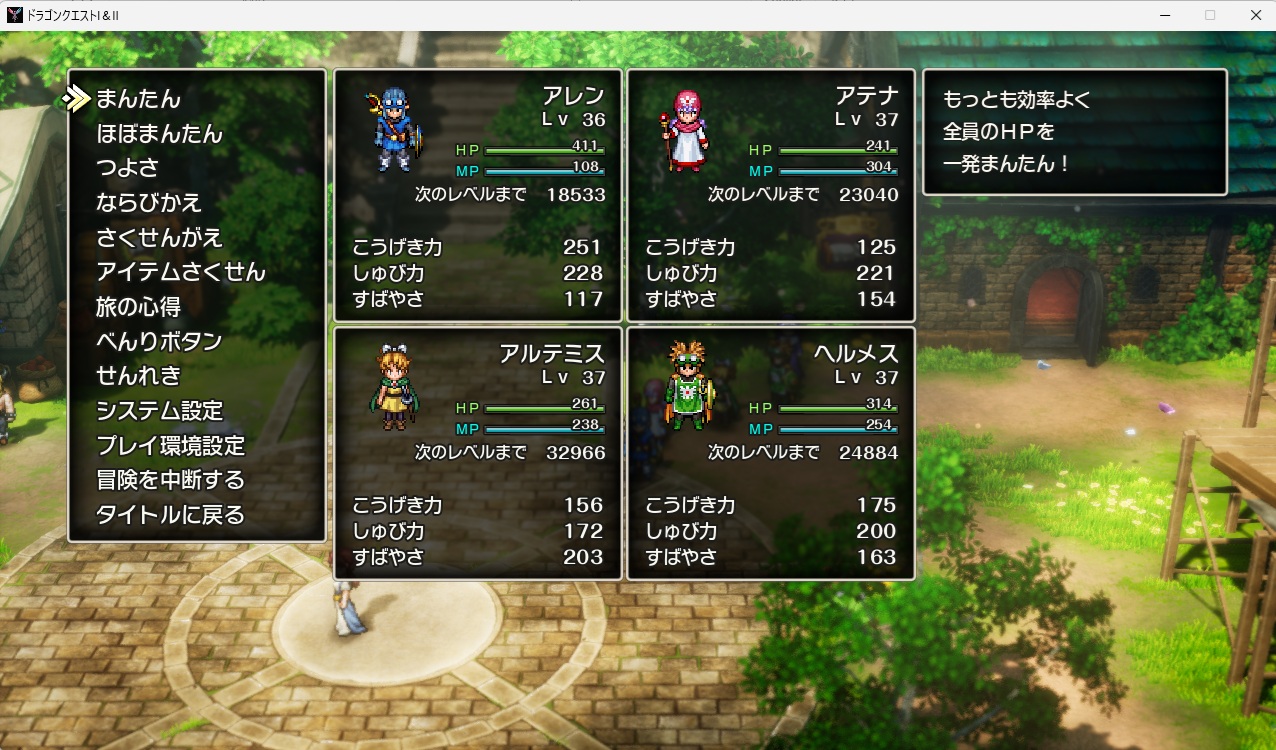Image resolution: width=1276 pixels, height=750 pixels.
Task: Choose the ほぼまんたん menu entry
Action: pyautogui.click(x=159, y=134)
